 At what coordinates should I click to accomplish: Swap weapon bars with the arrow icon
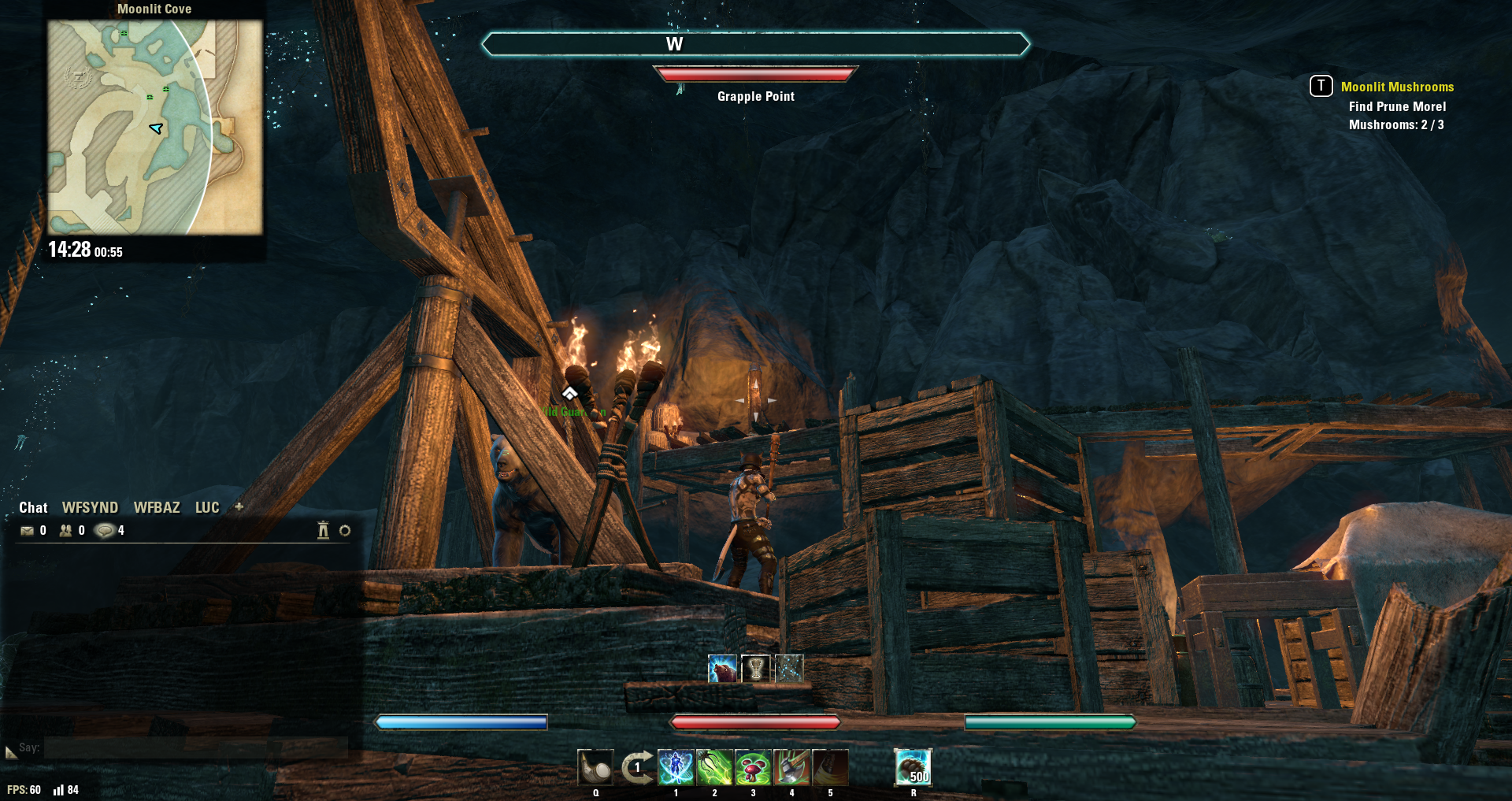click(x=636, y=768)
